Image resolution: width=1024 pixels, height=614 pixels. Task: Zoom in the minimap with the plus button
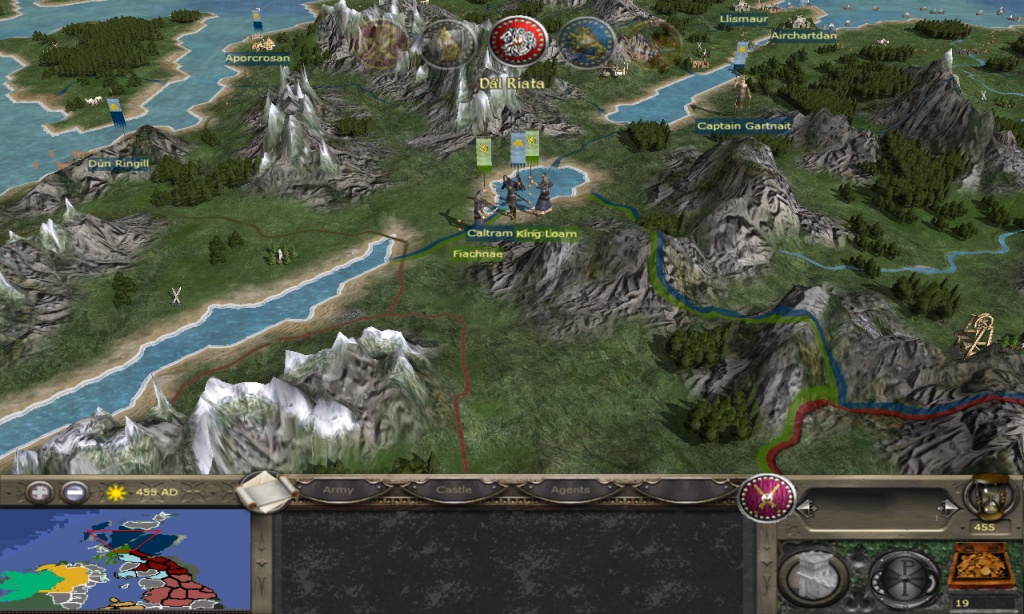[x=40, y=492]
